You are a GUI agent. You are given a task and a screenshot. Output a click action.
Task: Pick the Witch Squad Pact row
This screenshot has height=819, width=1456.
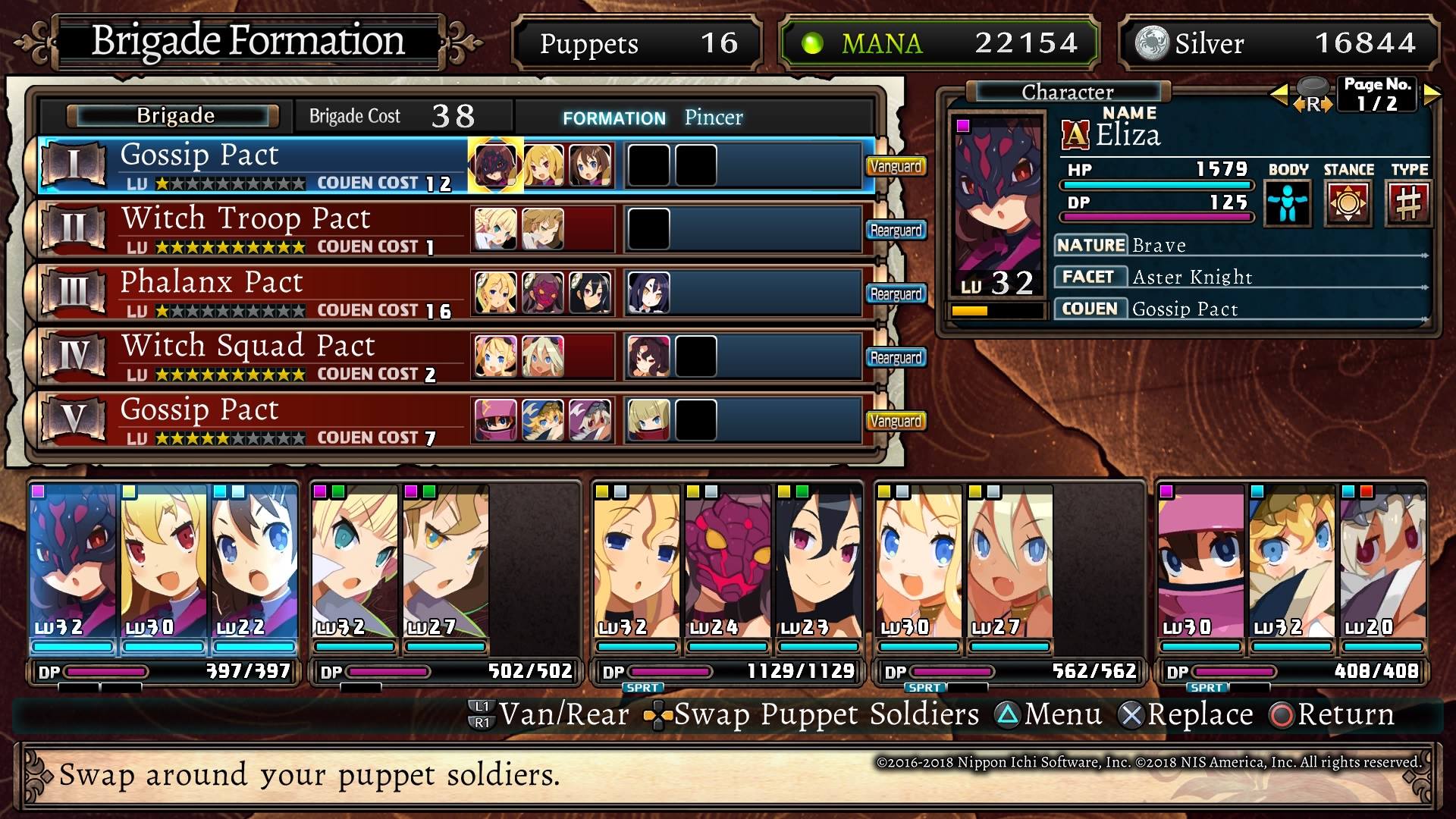click(x=250, y=356)
